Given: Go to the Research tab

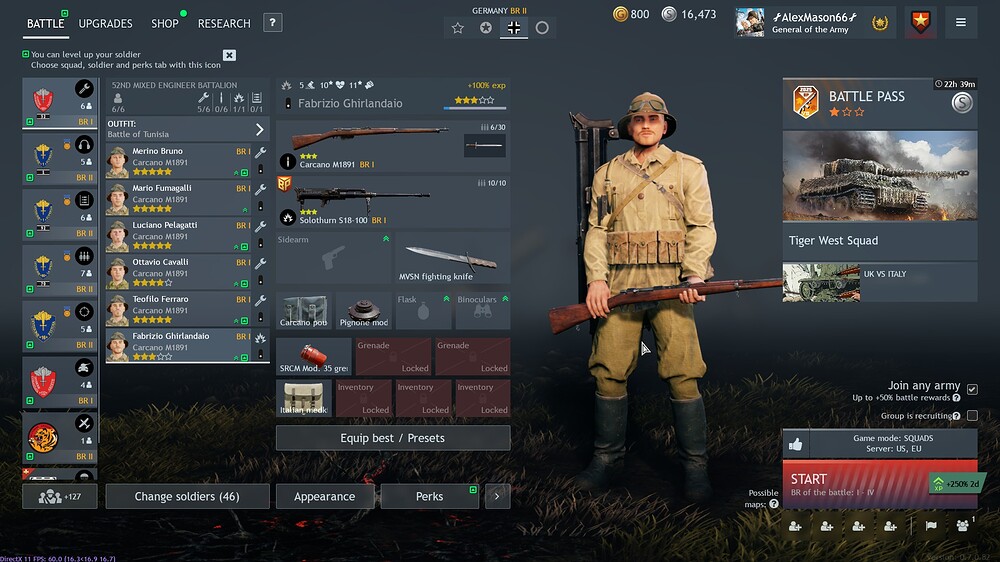Looking at the screenshot, I should [224, 23].
